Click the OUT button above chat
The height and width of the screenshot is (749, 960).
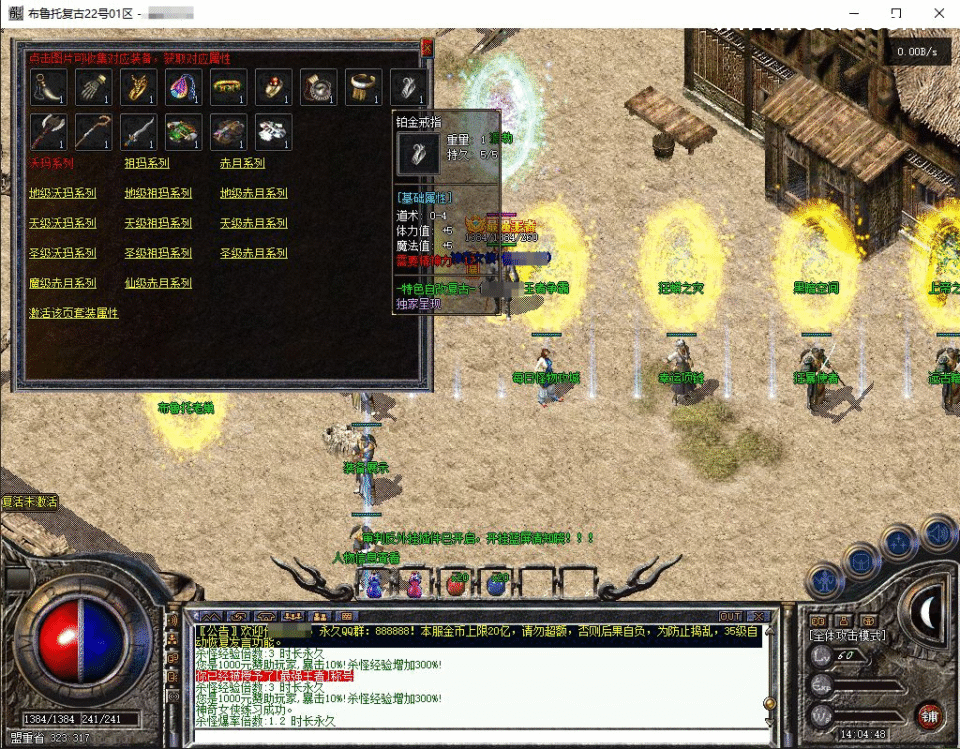pyautogui.click(x=731, y=616)
